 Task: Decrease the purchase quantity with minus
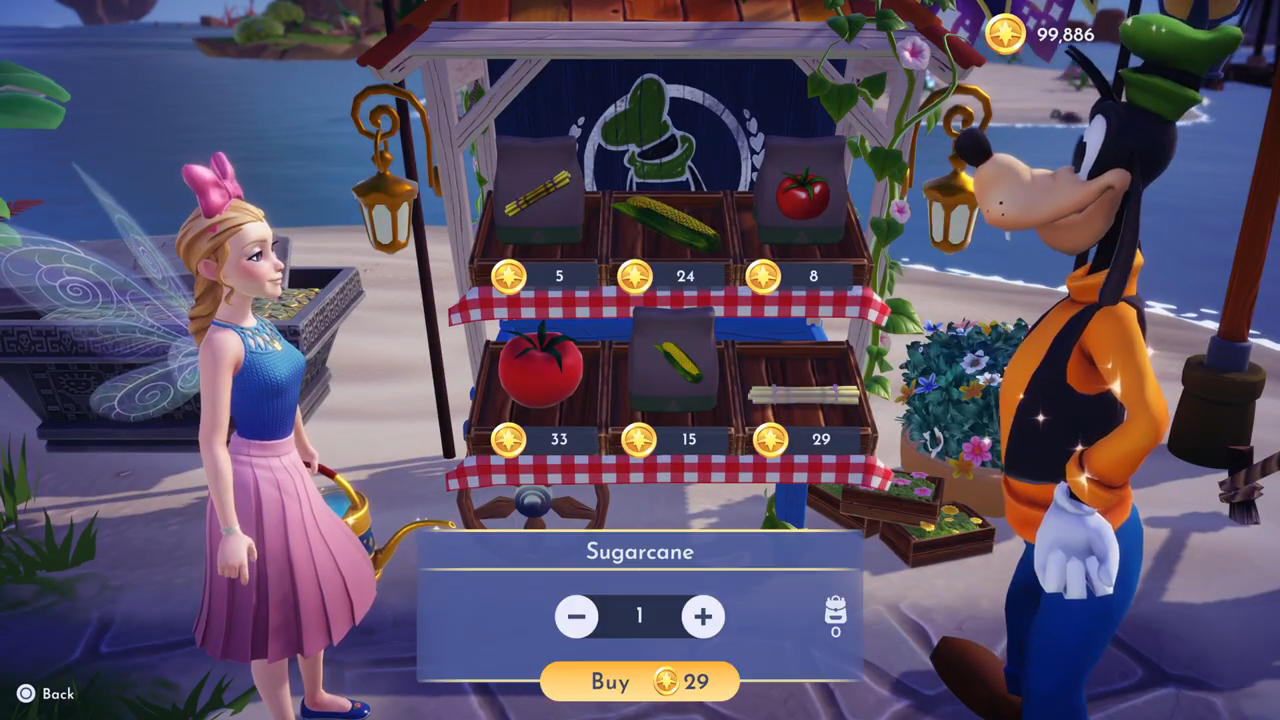click(x=577, y=616)
